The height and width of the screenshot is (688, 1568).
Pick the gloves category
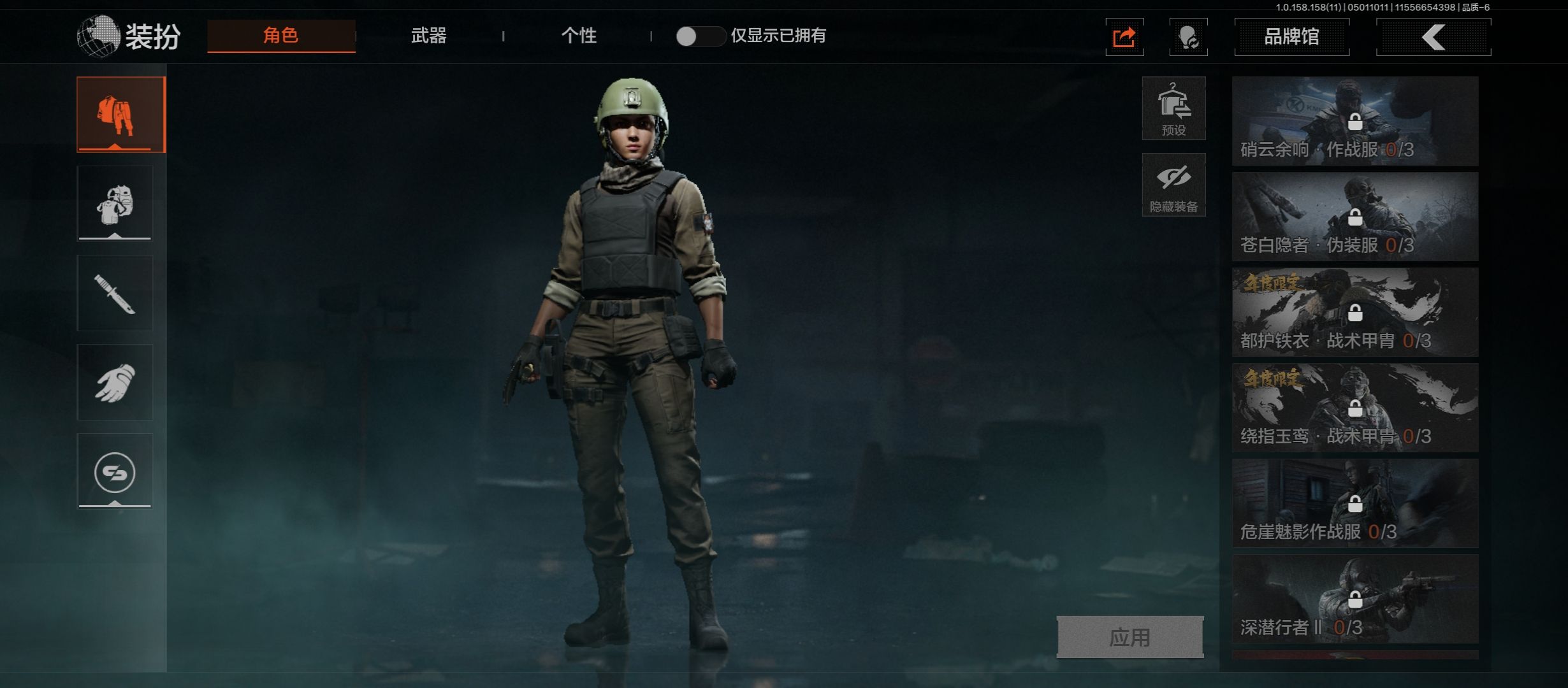pos(115,382)
